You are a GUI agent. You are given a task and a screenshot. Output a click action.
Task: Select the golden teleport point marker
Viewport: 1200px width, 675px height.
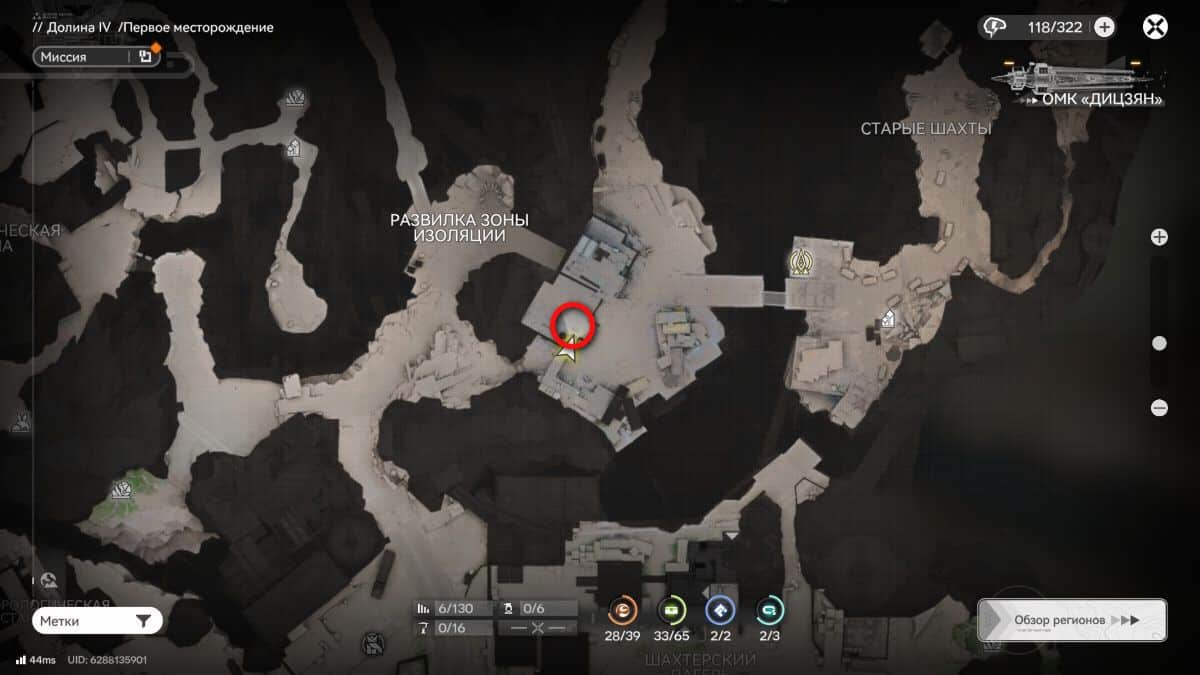coord(800,262)
